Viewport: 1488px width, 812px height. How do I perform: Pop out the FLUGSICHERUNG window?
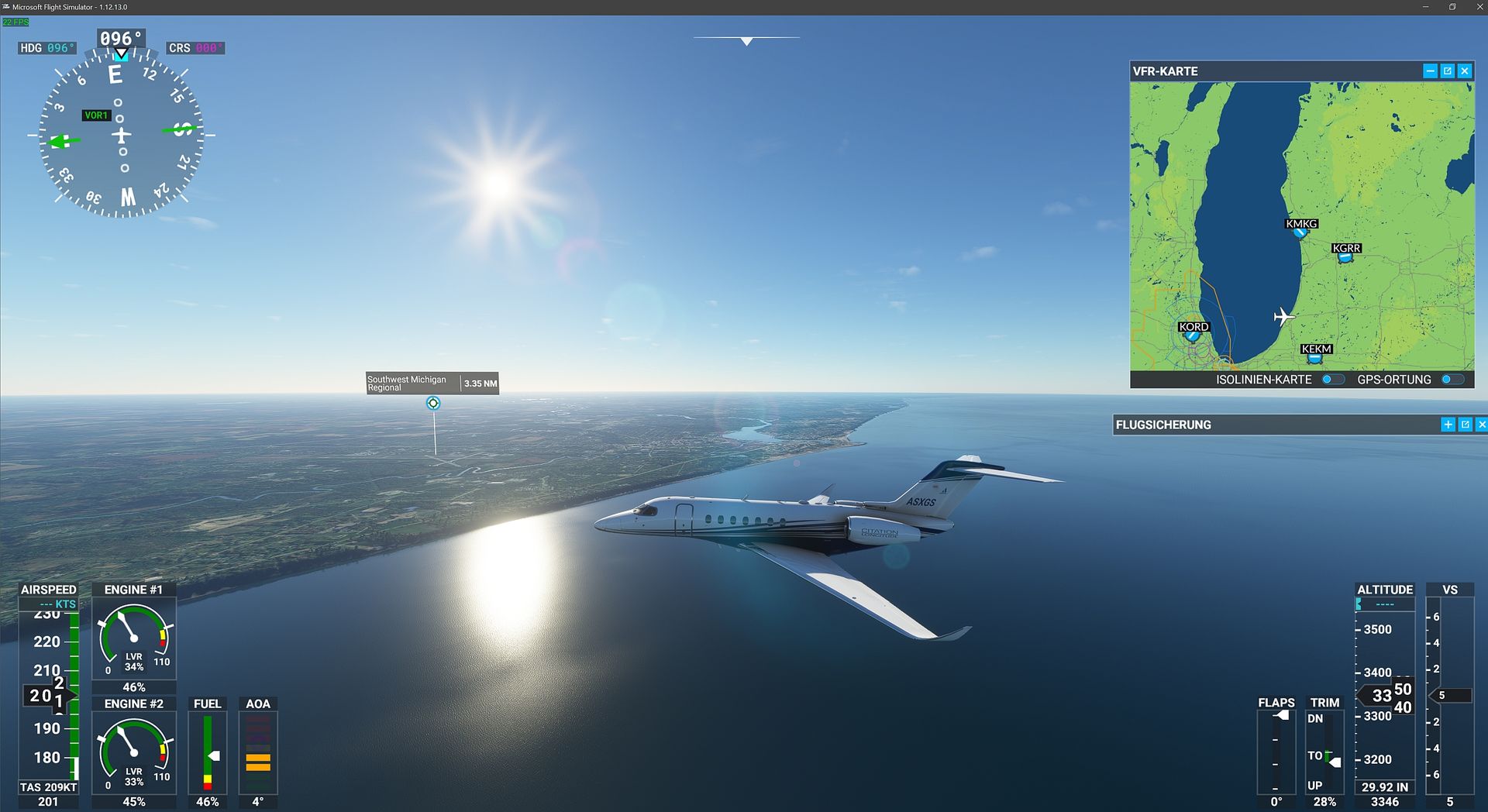(1465, 425)
